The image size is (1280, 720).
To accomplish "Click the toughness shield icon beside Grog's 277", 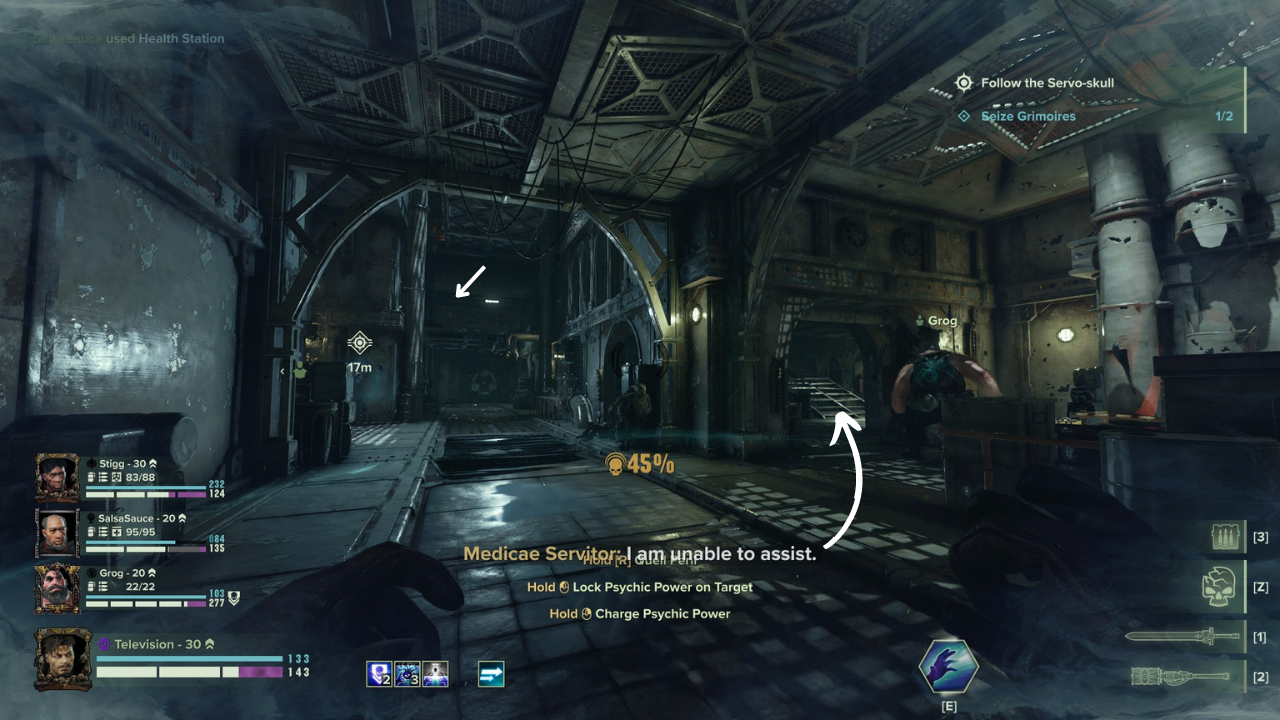I will point(233,596).
